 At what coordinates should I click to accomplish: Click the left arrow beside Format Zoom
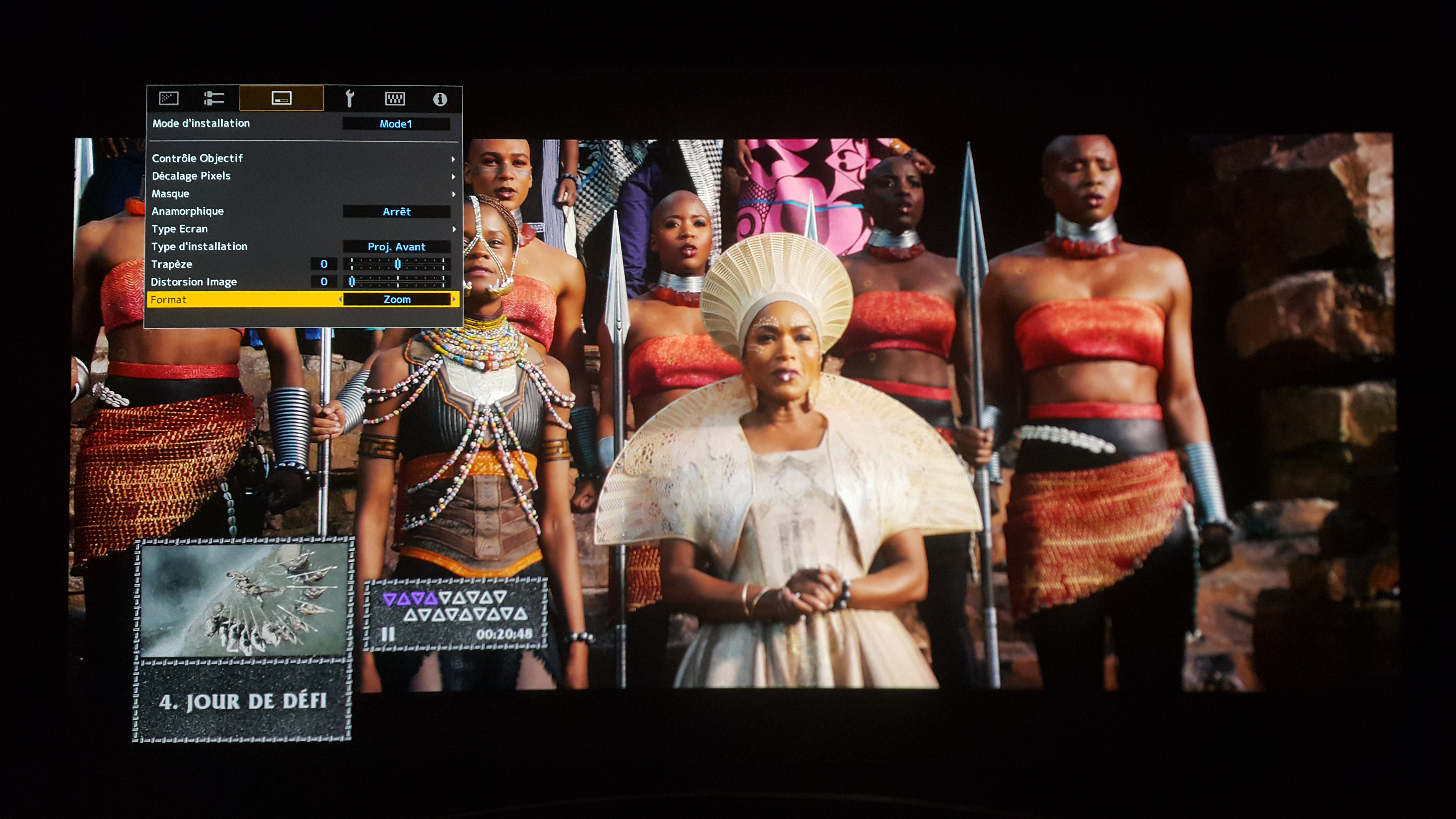click(x=340, y=300)
